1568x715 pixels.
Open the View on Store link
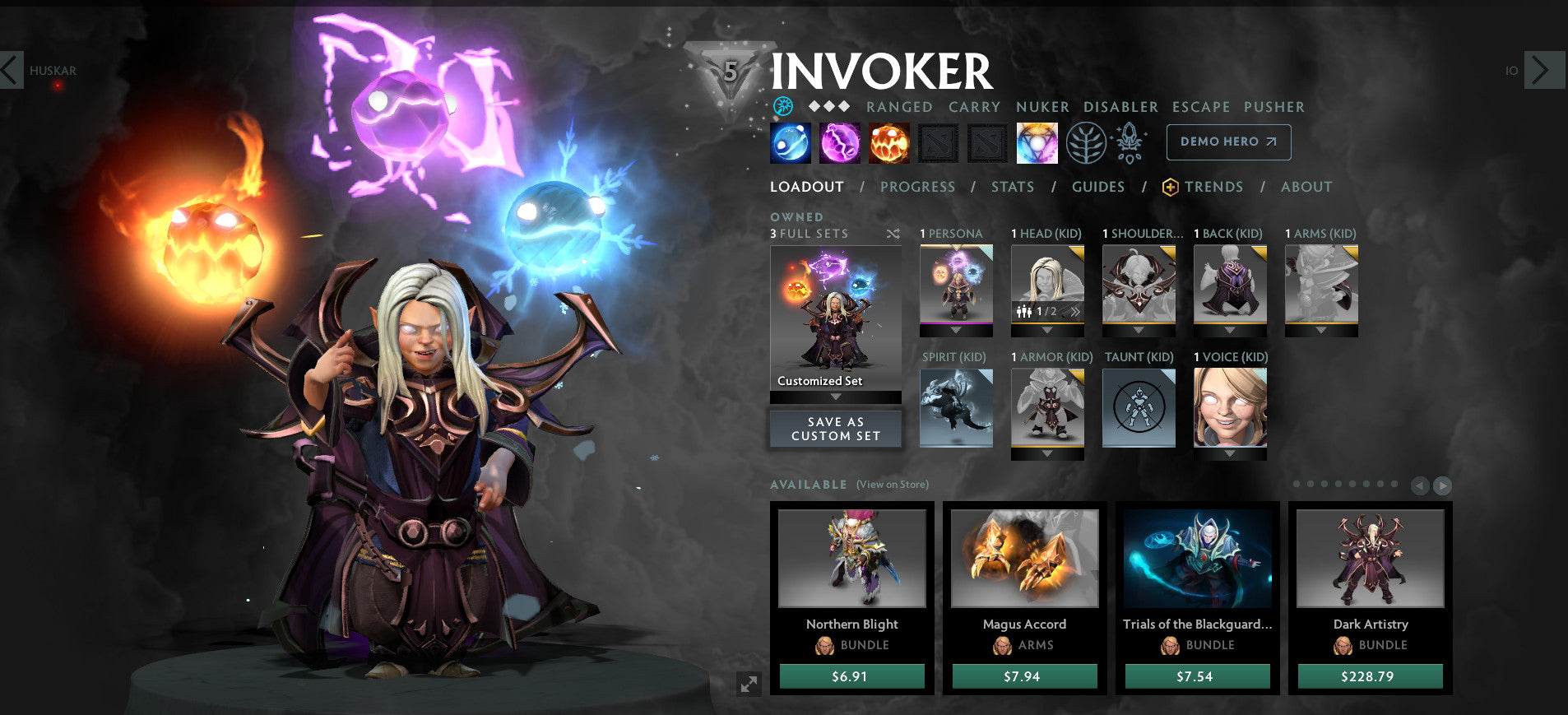[891, 485]
